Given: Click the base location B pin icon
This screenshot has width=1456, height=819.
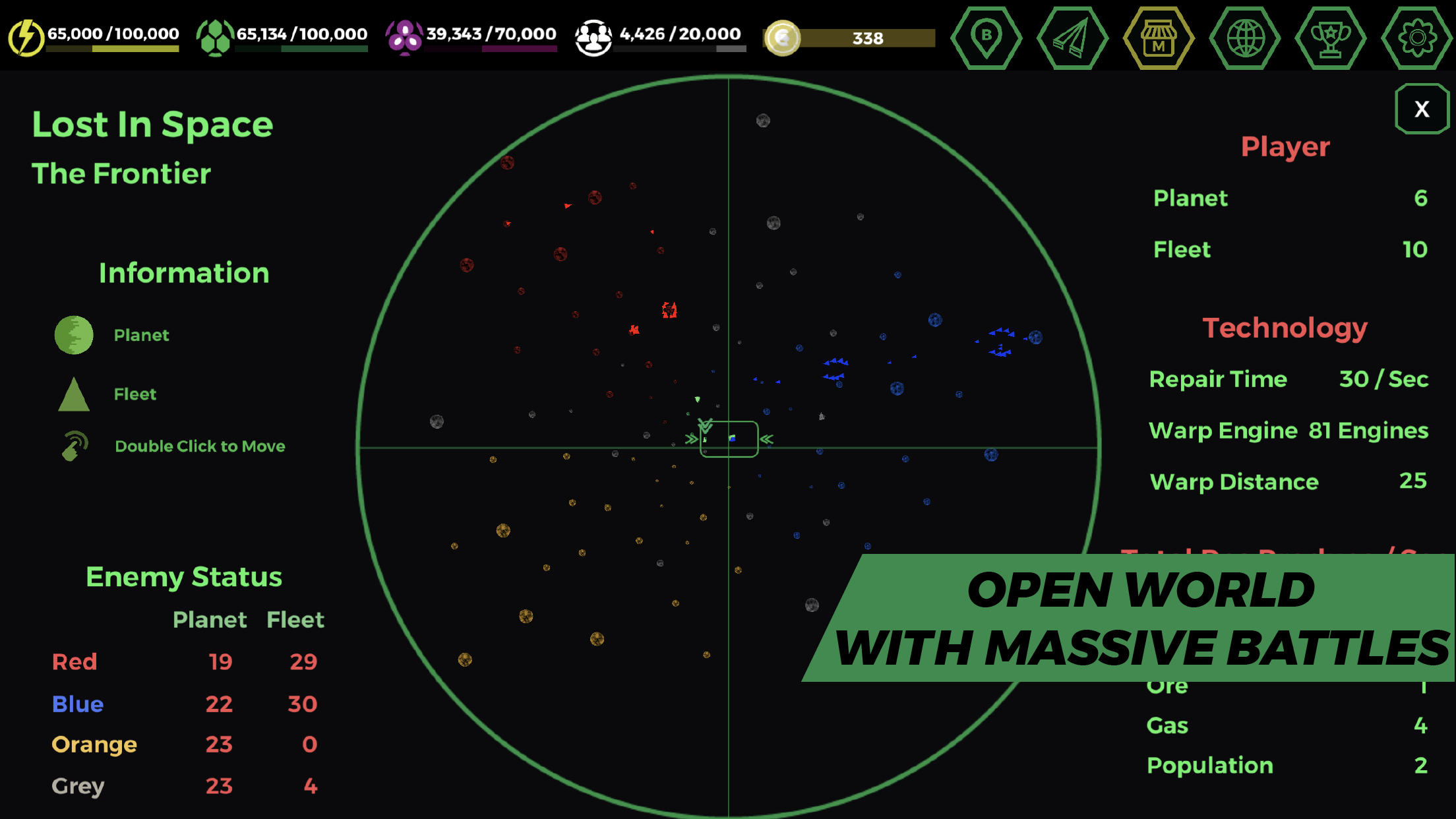Looking at the screenshot, I should pos(986,38).
